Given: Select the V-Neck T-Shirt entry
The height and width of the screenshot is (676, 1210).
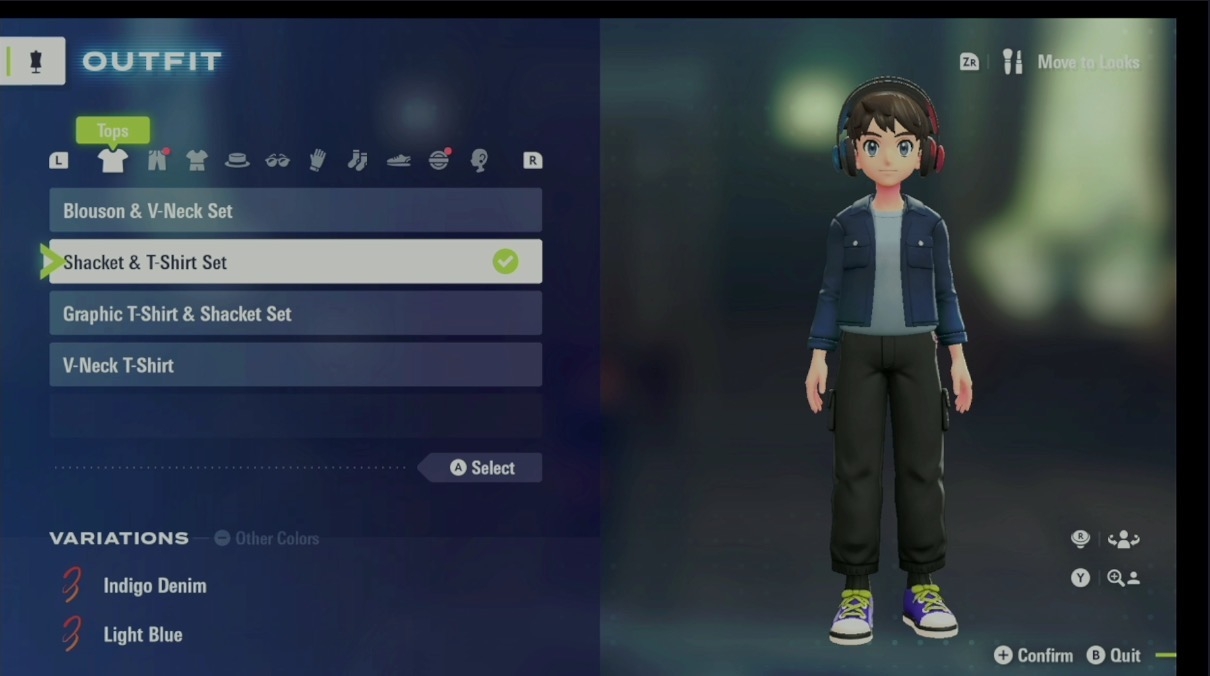Looking at the screenshot, I should (x=295, y=365).
